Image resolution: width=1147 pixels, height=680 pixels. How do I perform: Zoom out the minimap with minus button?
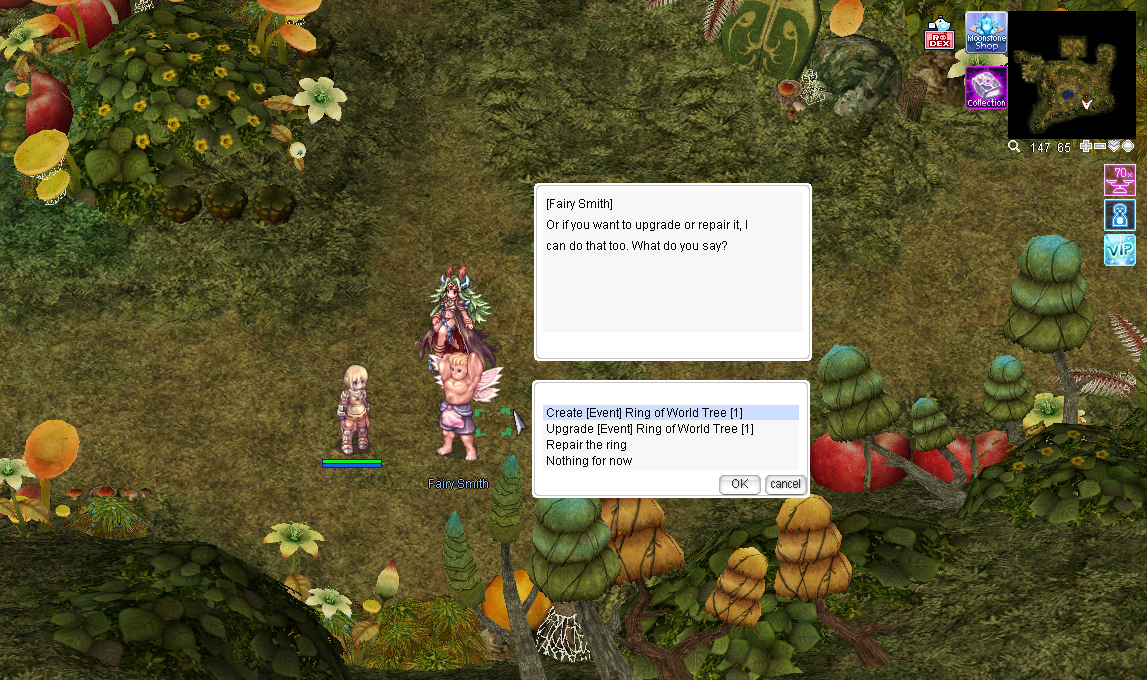click(1100, 146)
